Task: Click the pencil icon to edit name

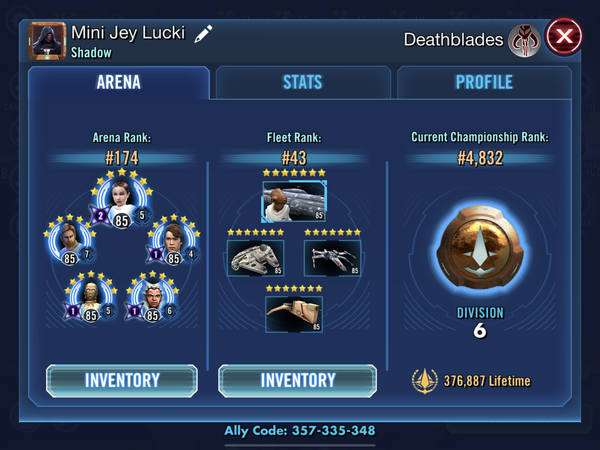Action: [x=203, y=33]
